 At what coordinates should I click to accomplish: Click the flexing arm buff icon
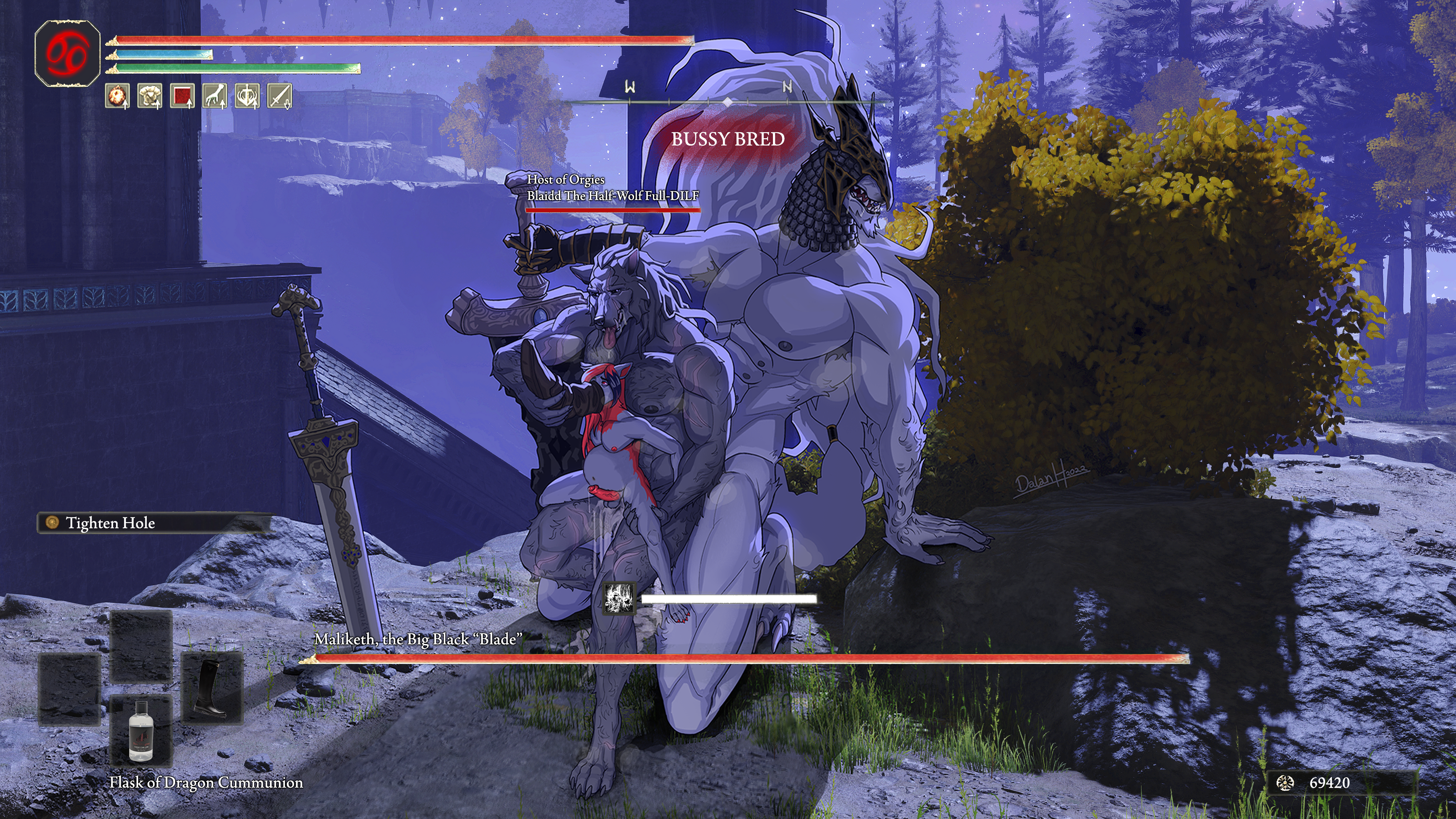point(150,96)
